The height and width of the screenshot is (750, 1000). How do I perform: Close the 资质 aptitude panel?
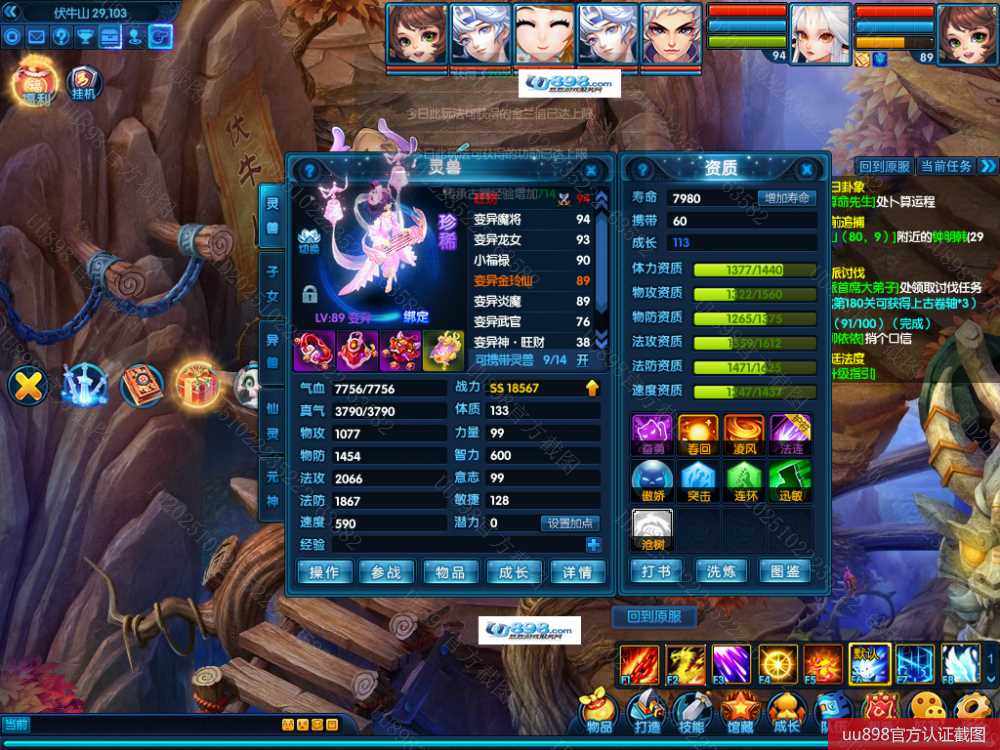pos(807,170)
